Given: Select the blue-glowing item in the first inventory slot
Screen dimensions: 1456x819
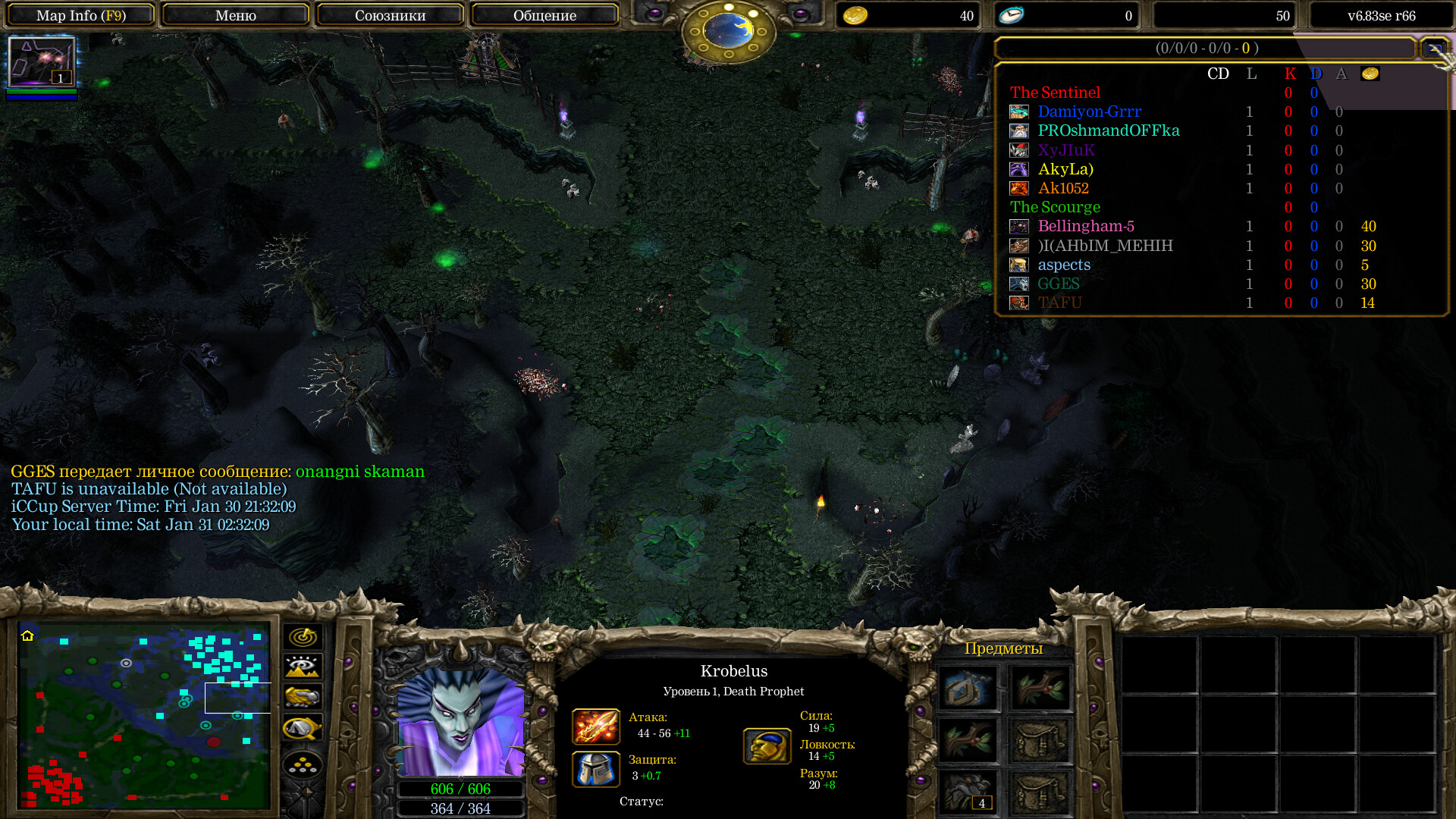Looking at the screenshot, I should click(968, 689).
